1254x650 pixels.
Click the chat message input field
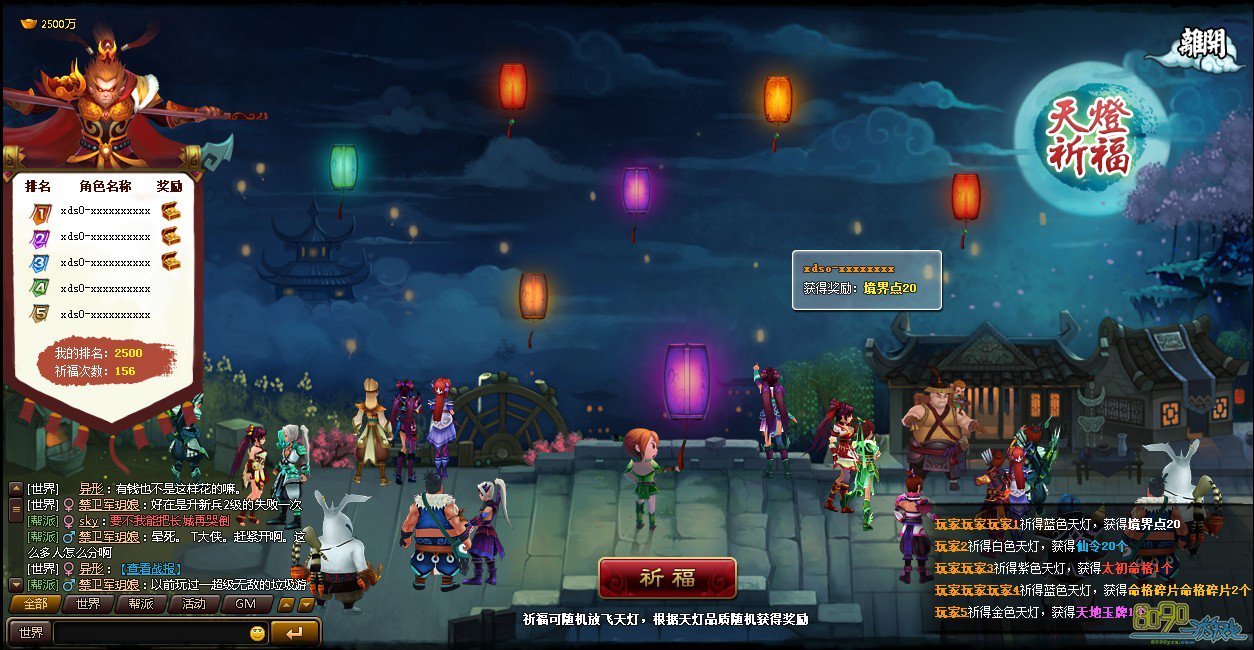point(150,633)
